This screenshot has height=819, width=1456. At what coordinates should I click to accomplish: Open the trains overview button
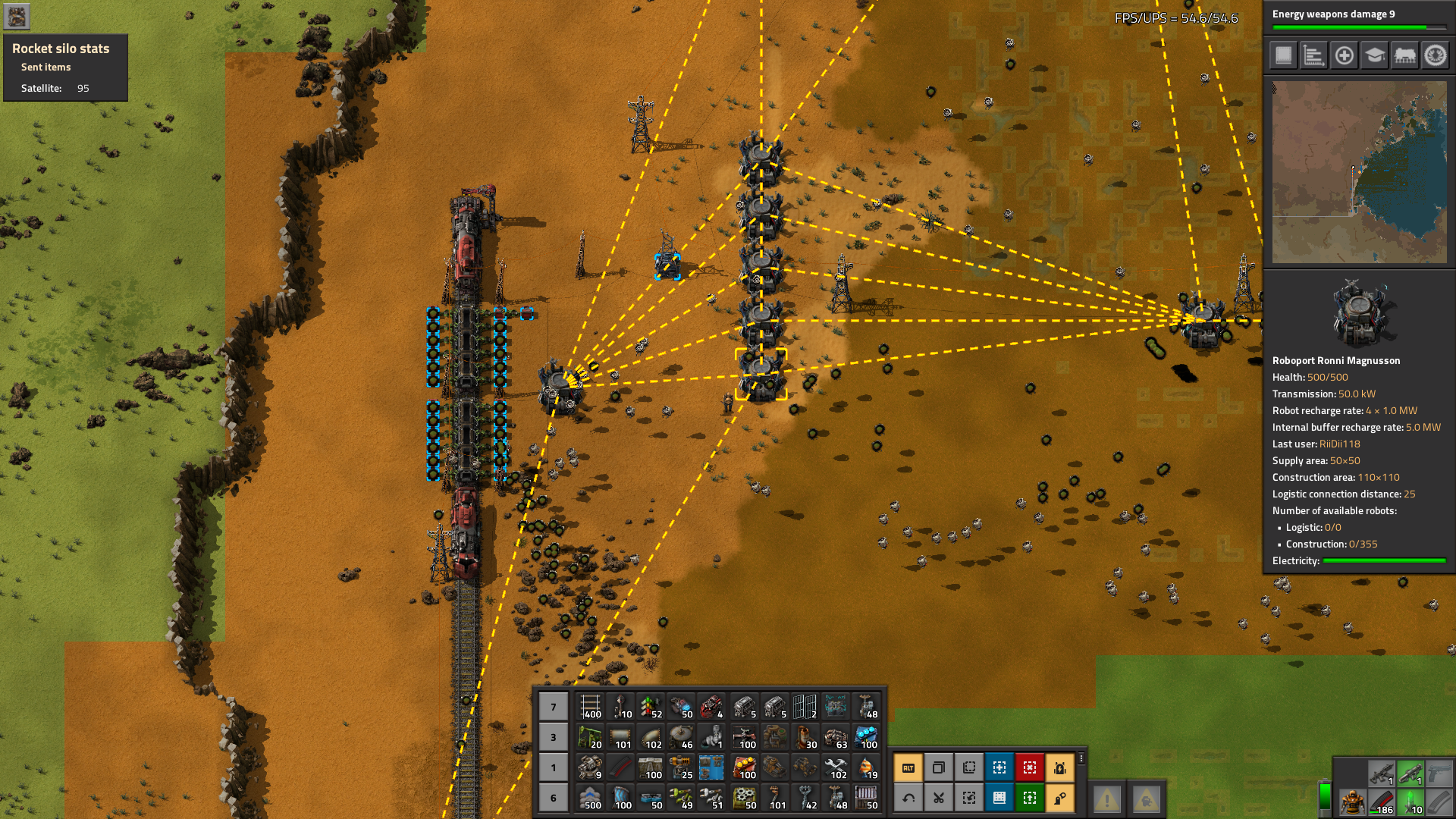click(x=1404, y=55)
